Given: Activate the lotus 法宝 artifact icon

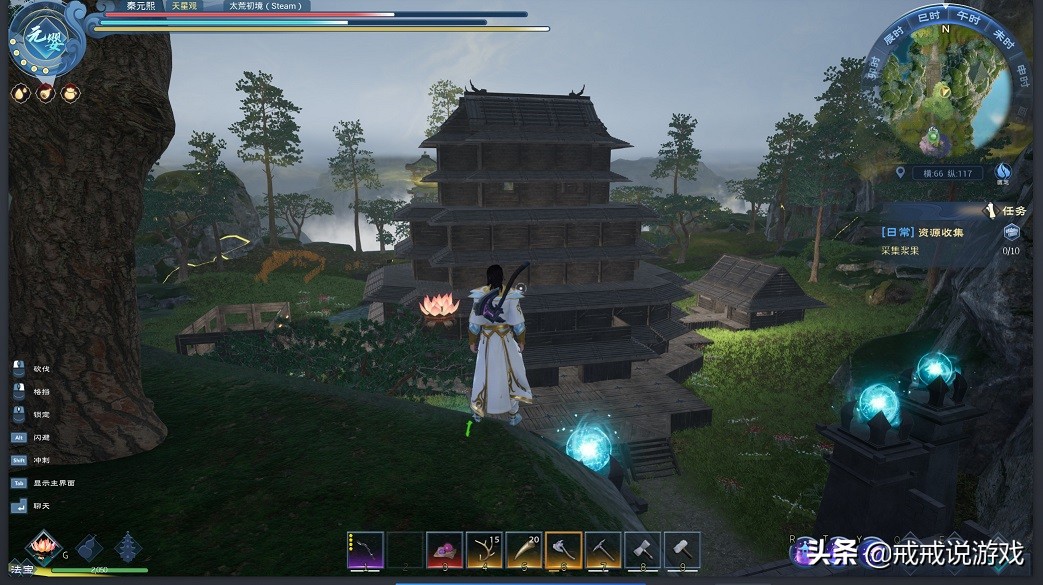Looking at the screenshot, I should pos(43,547).
